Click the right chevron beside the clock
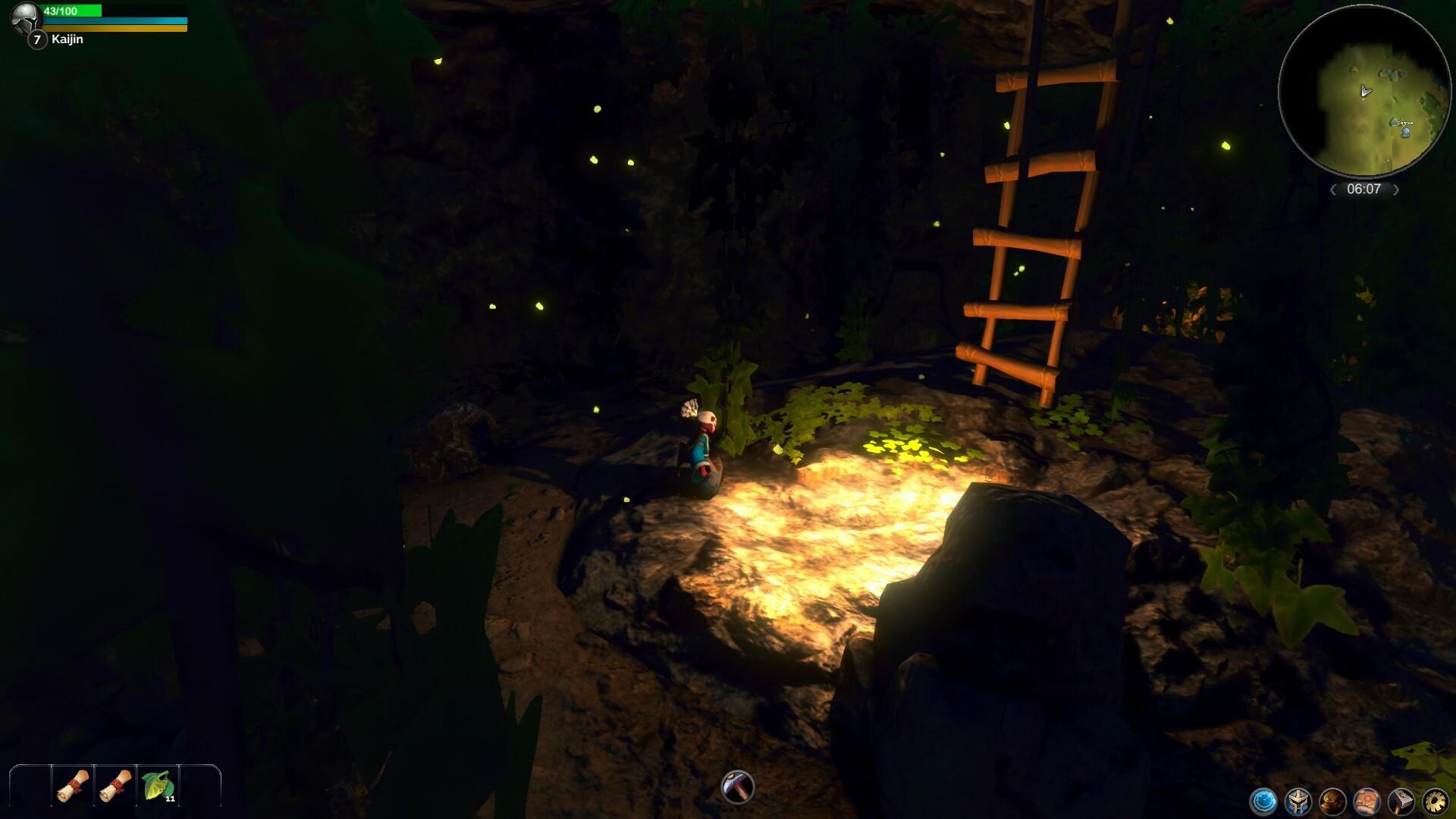This screenshot has width=1456, height=819. tap(1396, 190)
